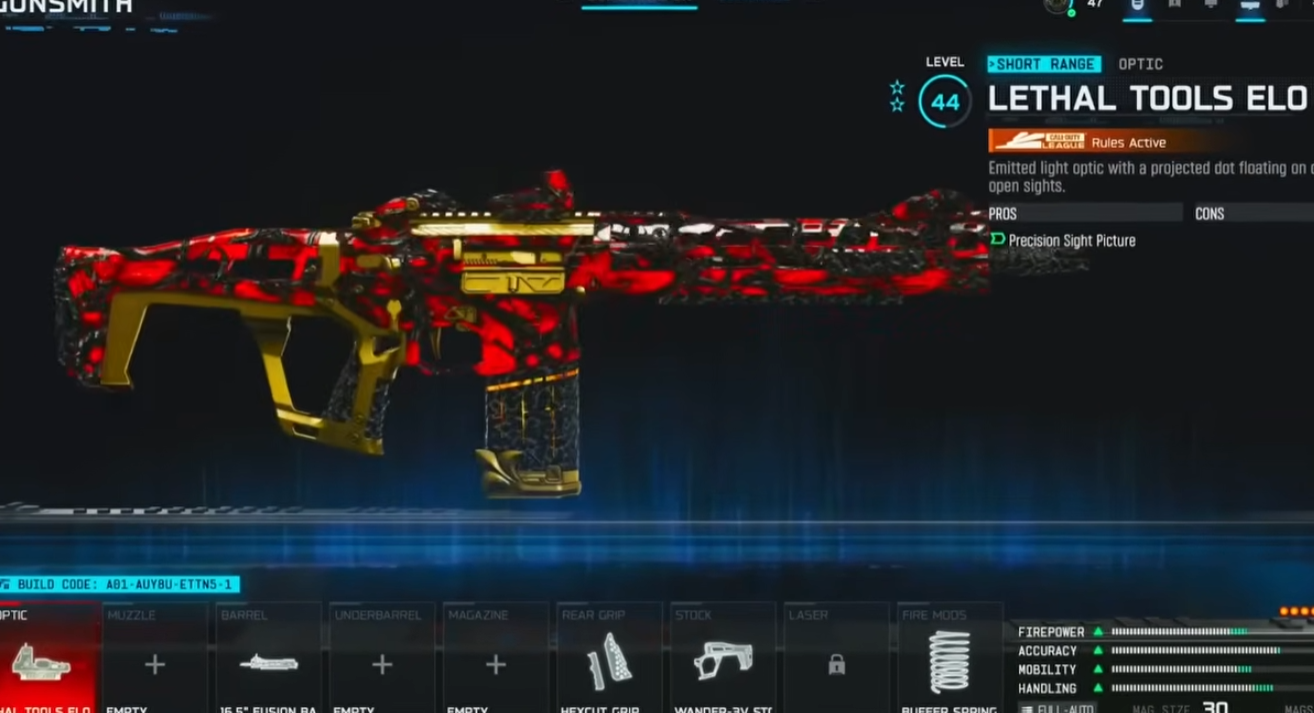1314x713 pixels.
Task: Add an Underbarrel attachment
Action: click(382, 662)
